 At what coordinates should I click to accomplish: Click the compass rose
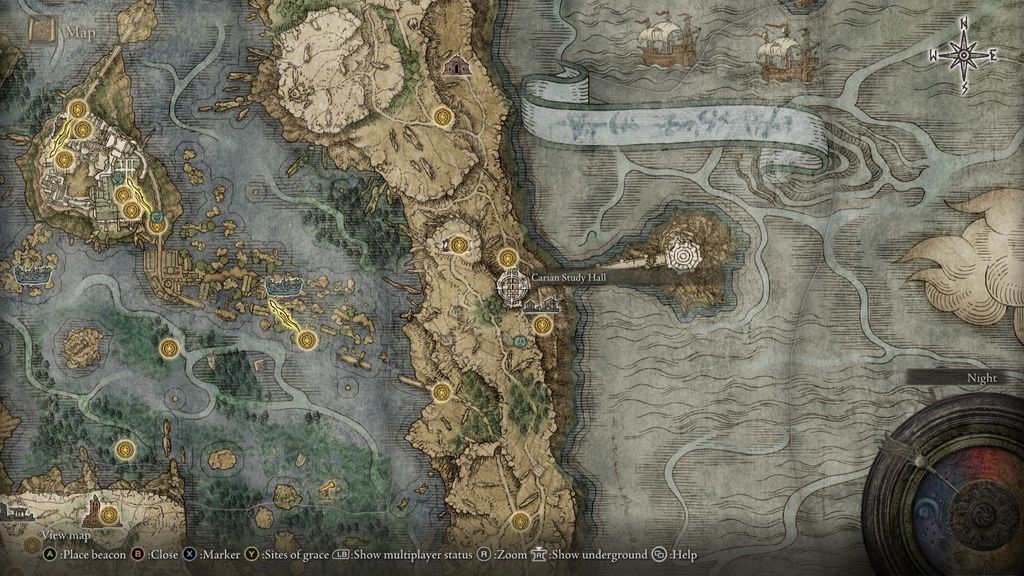tap(965, 56)
